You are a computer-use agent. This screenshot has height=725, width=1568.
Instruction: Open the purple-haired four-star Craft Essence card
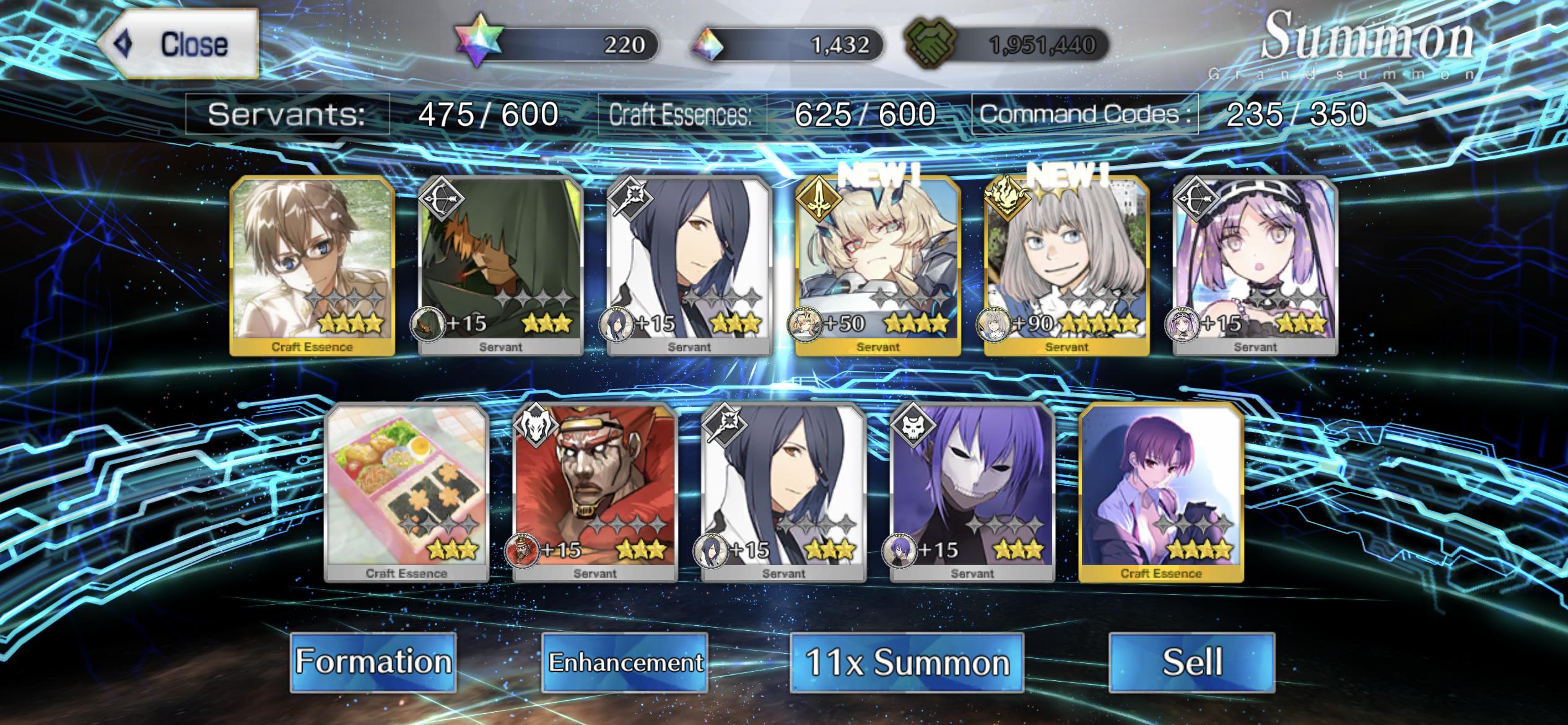pos(1161,493)
